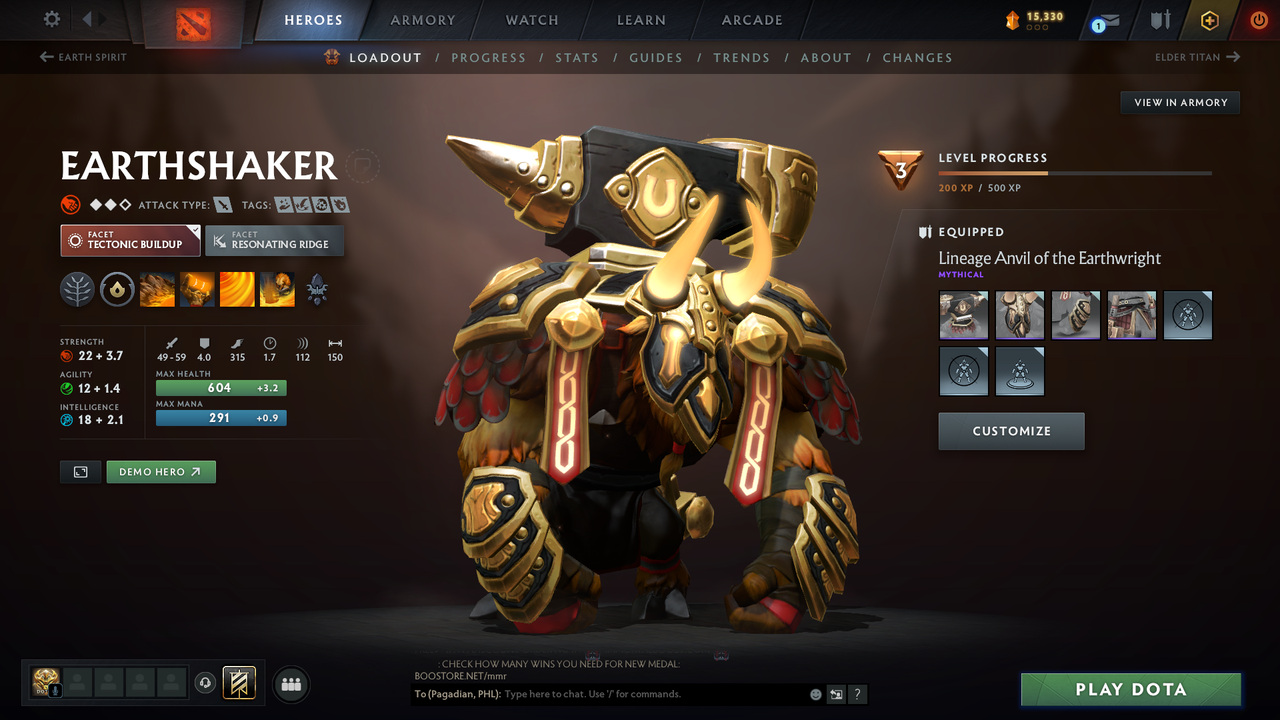Show the hero Stats section
Viewport: 1280px width, 720px height.
pos(577,58)
